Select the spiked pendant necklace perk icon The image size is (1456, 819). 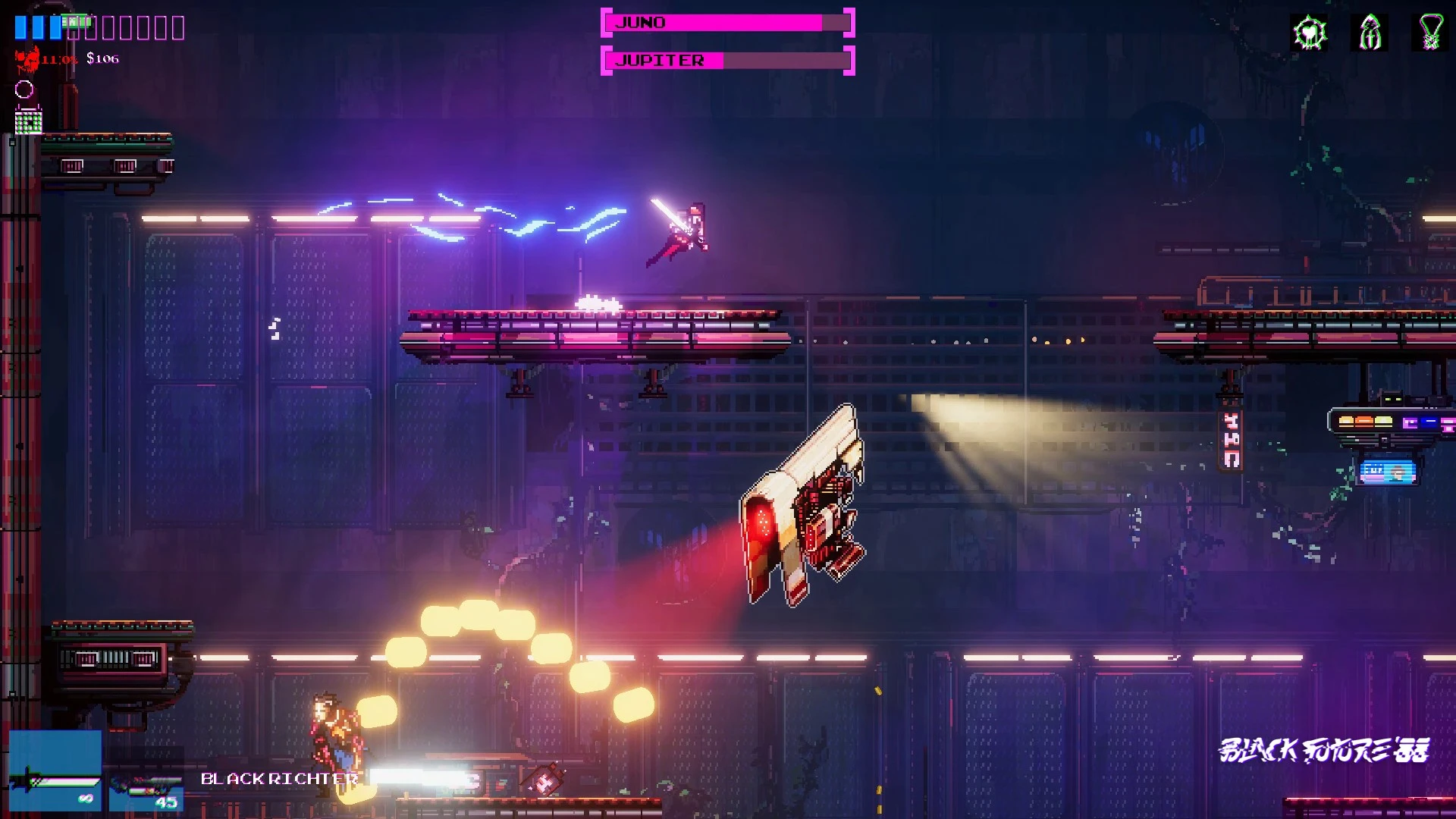point(1430,33)
